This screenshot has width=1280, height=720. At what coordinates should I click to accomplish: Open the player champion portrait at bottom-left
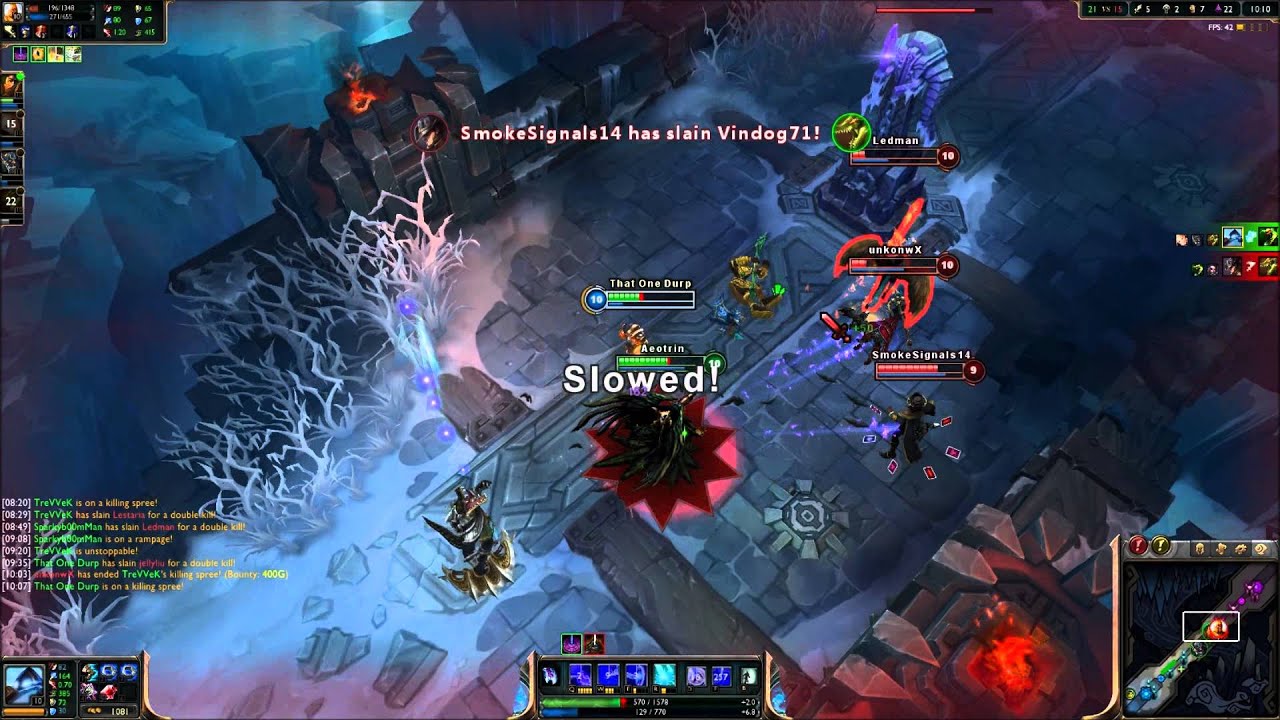coord(25,682)
